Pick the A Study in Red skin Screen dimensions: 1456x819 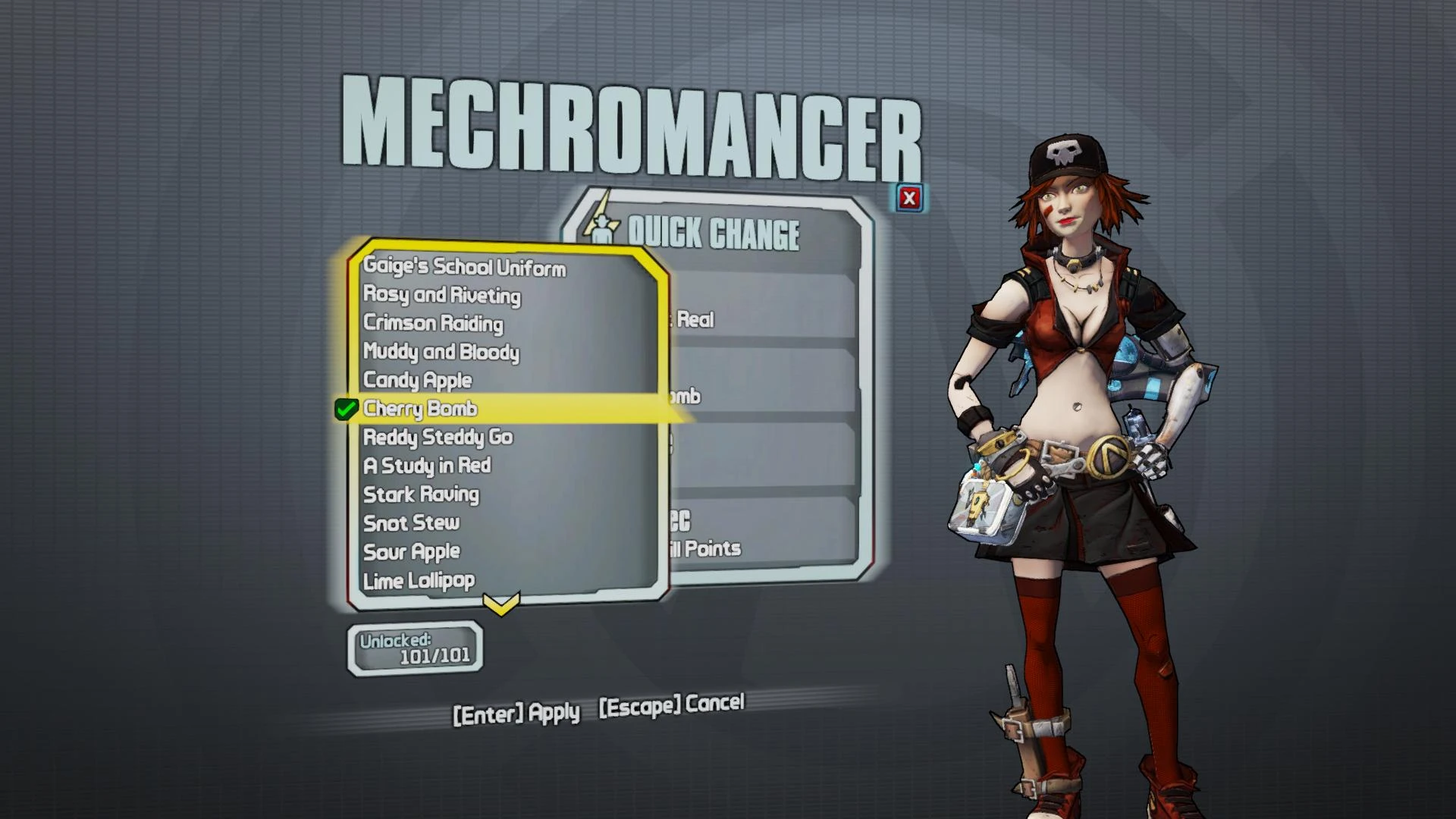click(x=427, y=466)
